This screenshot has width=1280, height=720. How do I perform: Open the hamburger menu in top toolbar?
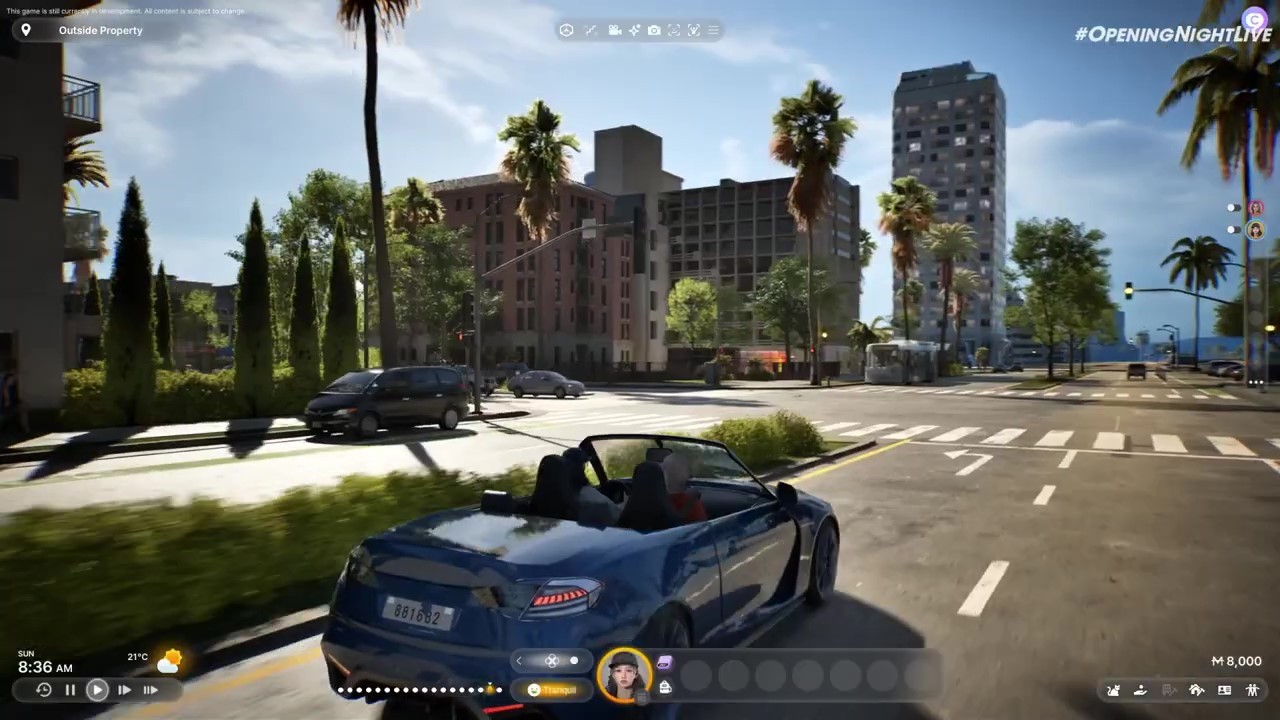[x=713, y=30]
